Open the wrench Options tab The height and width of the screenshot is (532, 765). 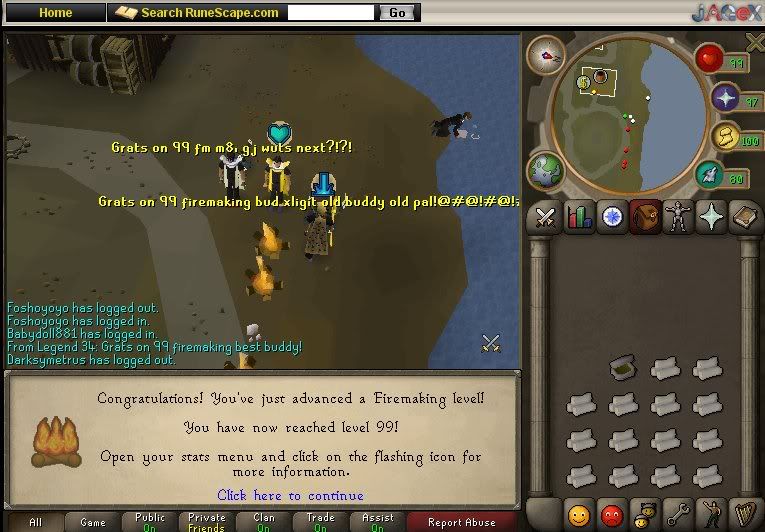pos(678,516)
